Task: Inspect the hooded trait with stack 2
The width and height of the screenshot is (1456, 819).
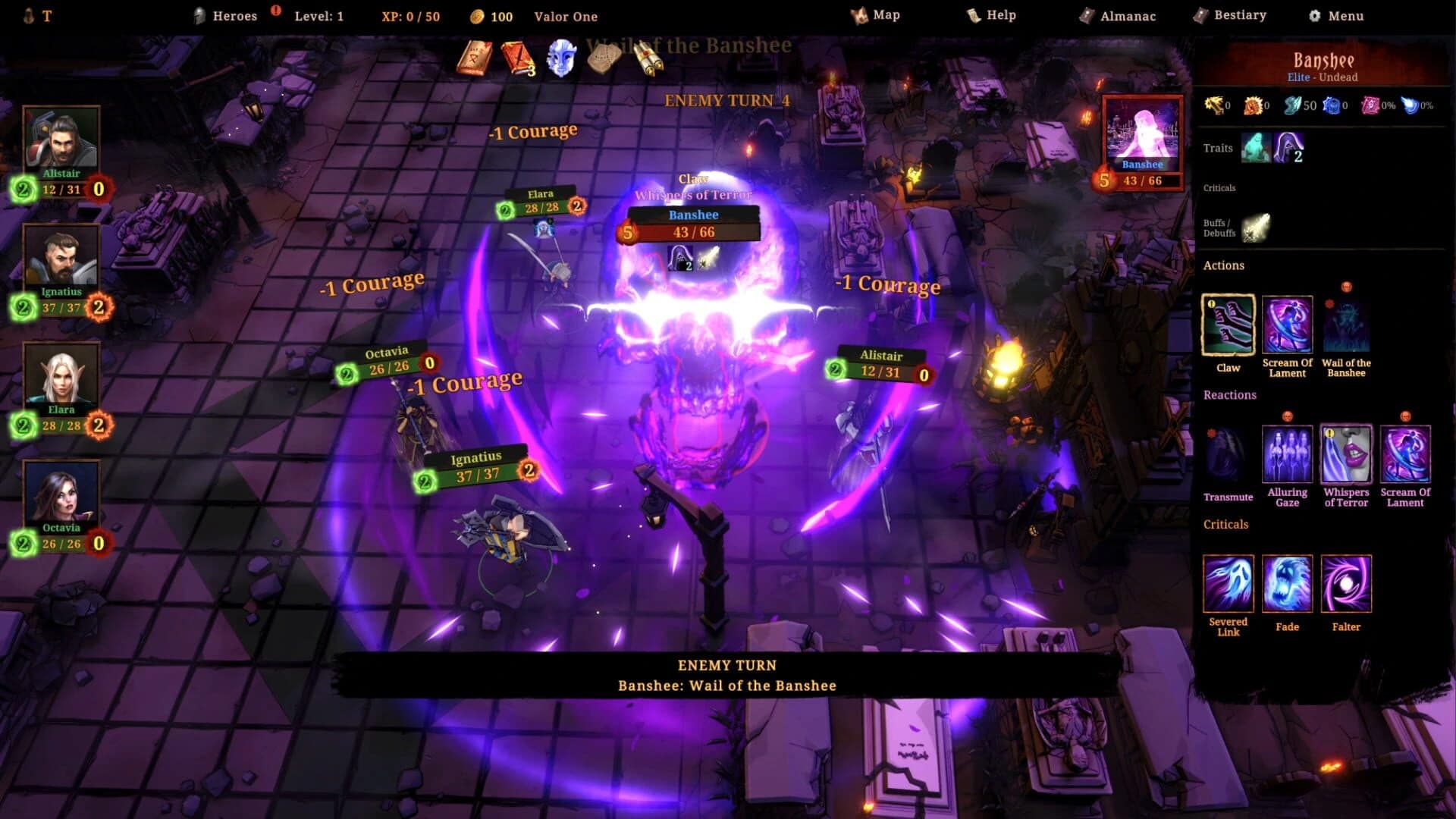Action: 1288,148
